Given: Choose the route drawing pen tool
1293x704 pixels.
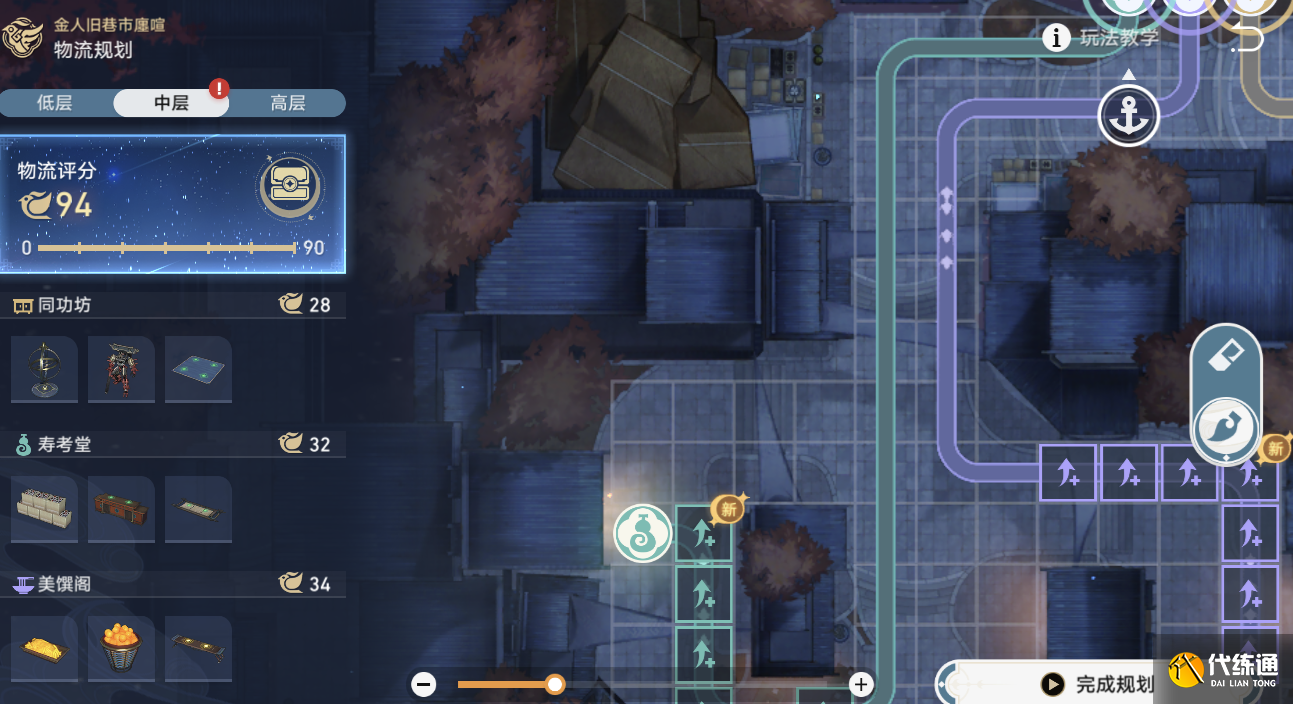Looking at the screenshot, I should point(1226,428).
